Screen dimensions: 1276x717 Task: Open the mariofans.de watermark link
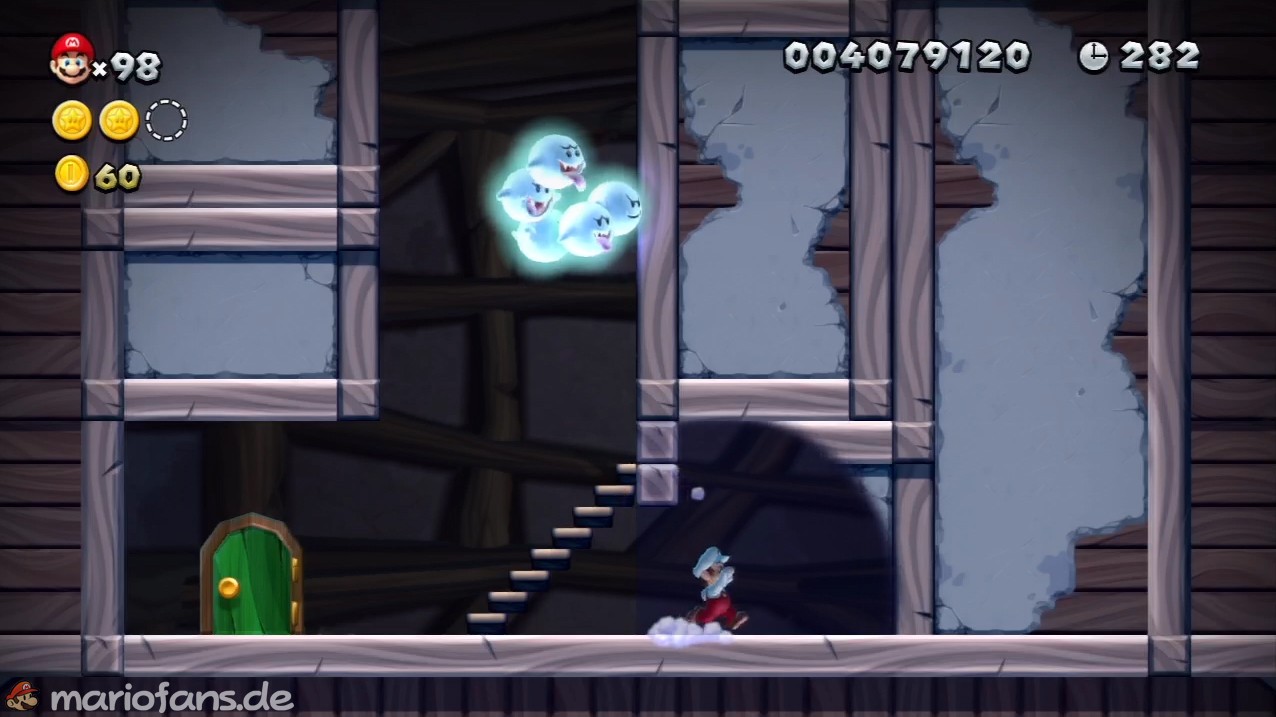tap(171, 697)
